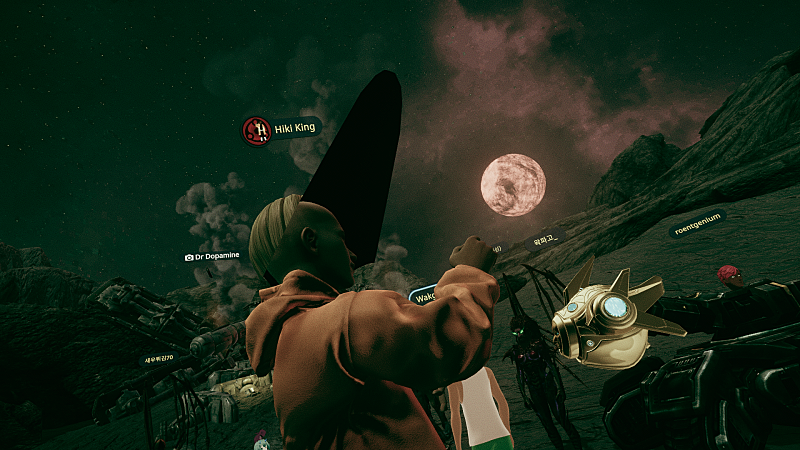Click Hiki King's red avatar icon

[257, 130]
